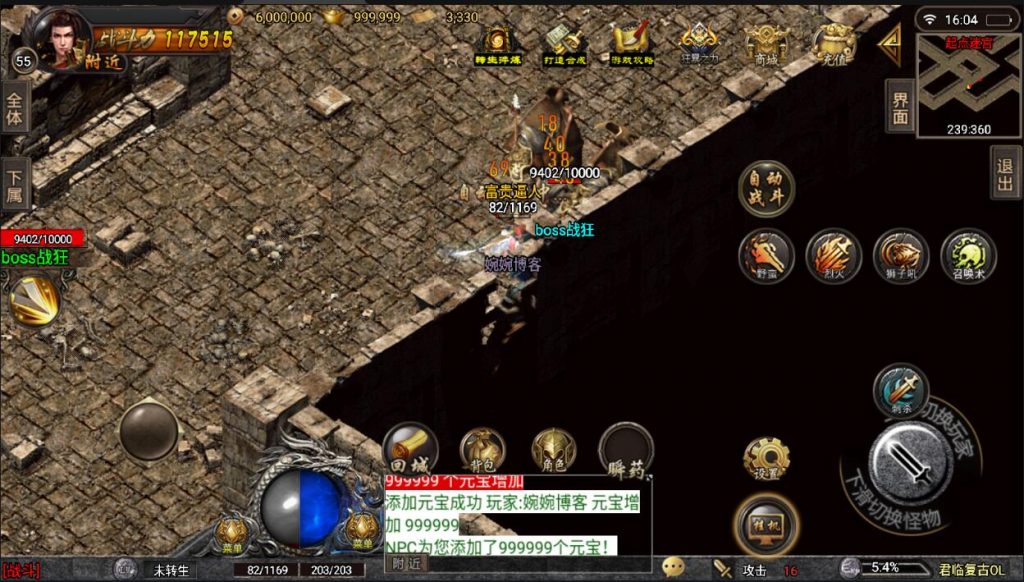Open the 挂机 idle-mode monitor button
1024x582 pixels.
click(766, 523)
